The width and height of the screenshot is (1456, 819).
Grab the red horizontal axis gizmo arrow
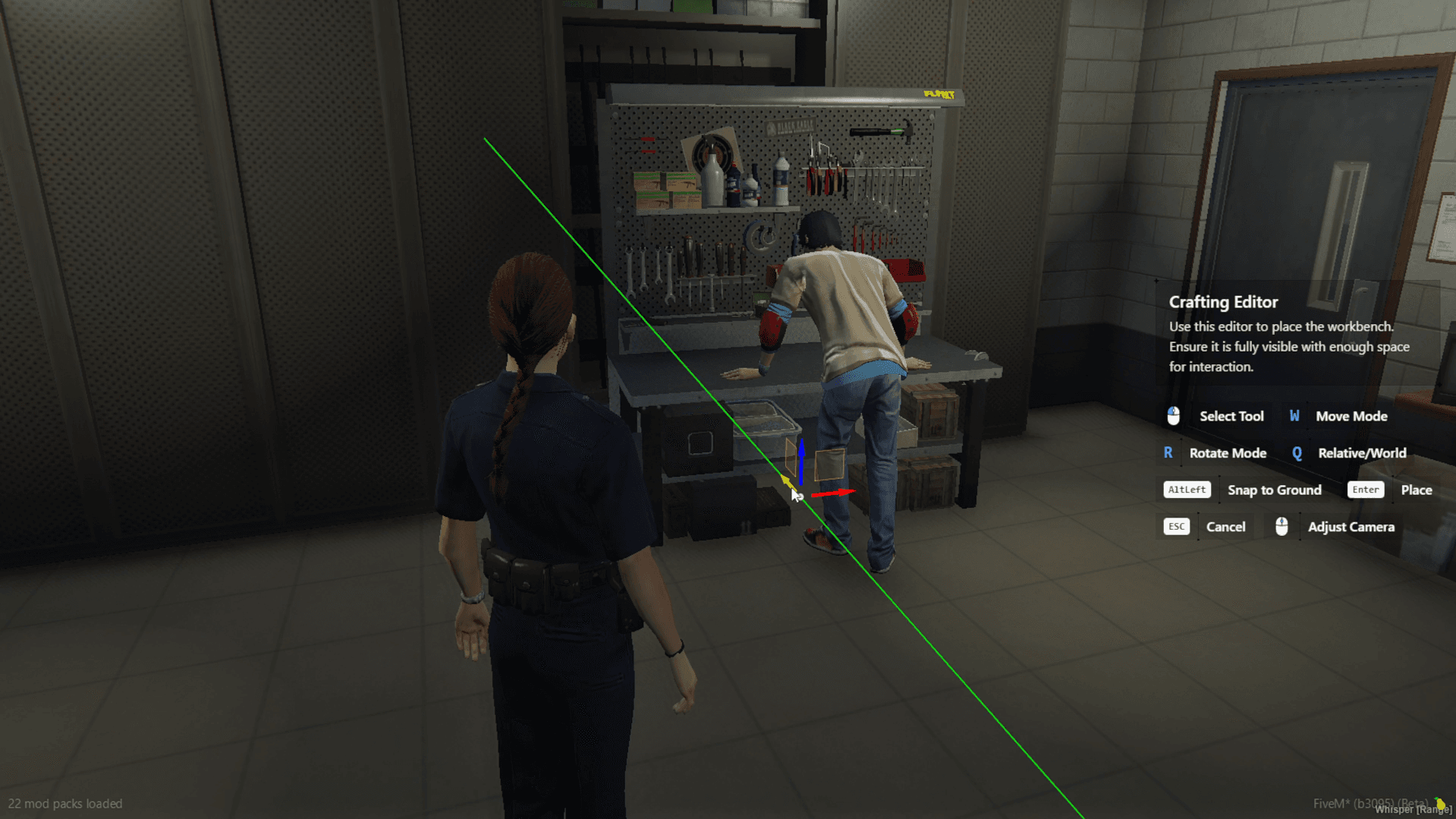point(836,493)
